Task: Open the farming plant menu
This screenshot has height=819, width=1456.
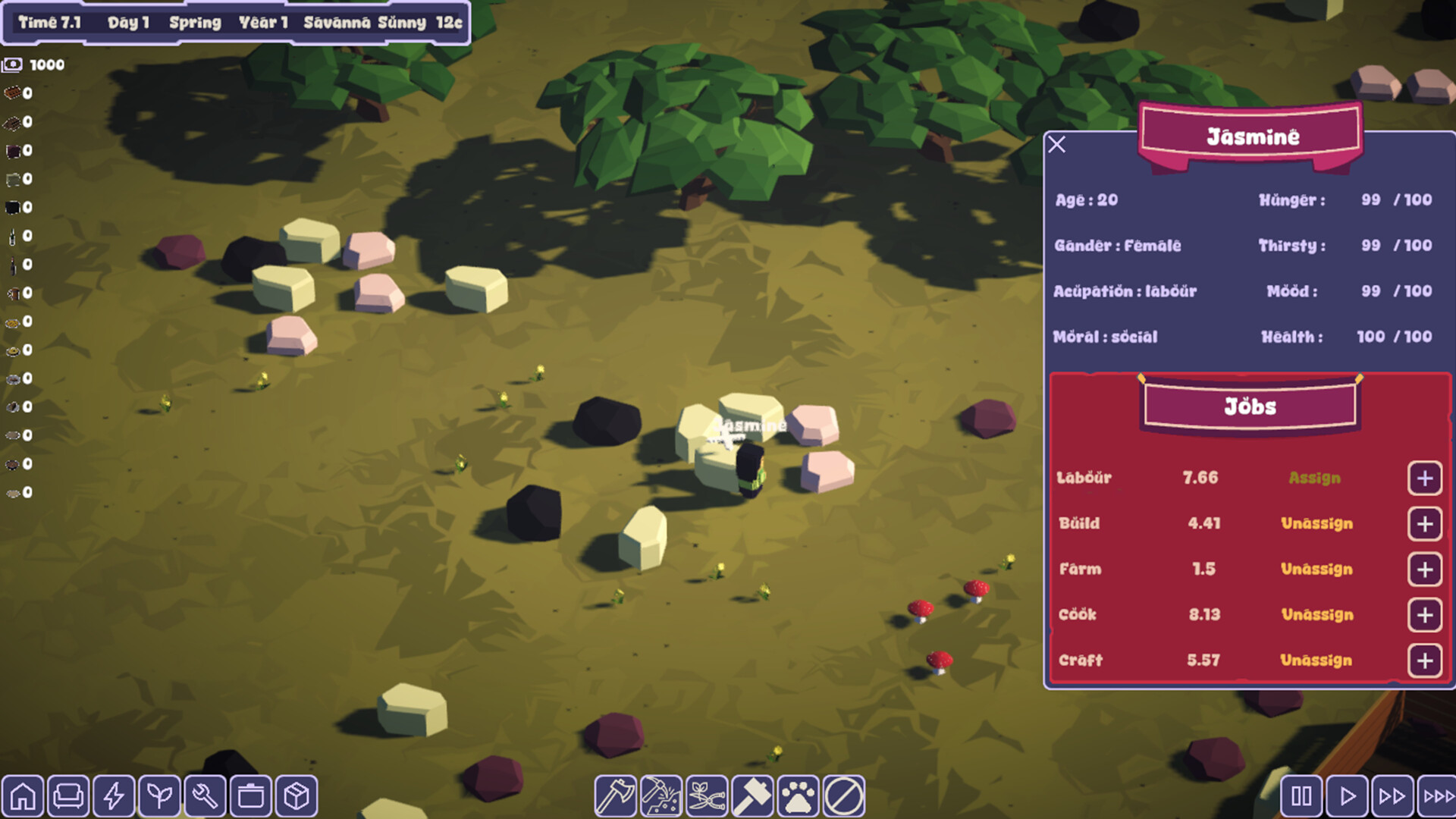Action: [159, 794]
